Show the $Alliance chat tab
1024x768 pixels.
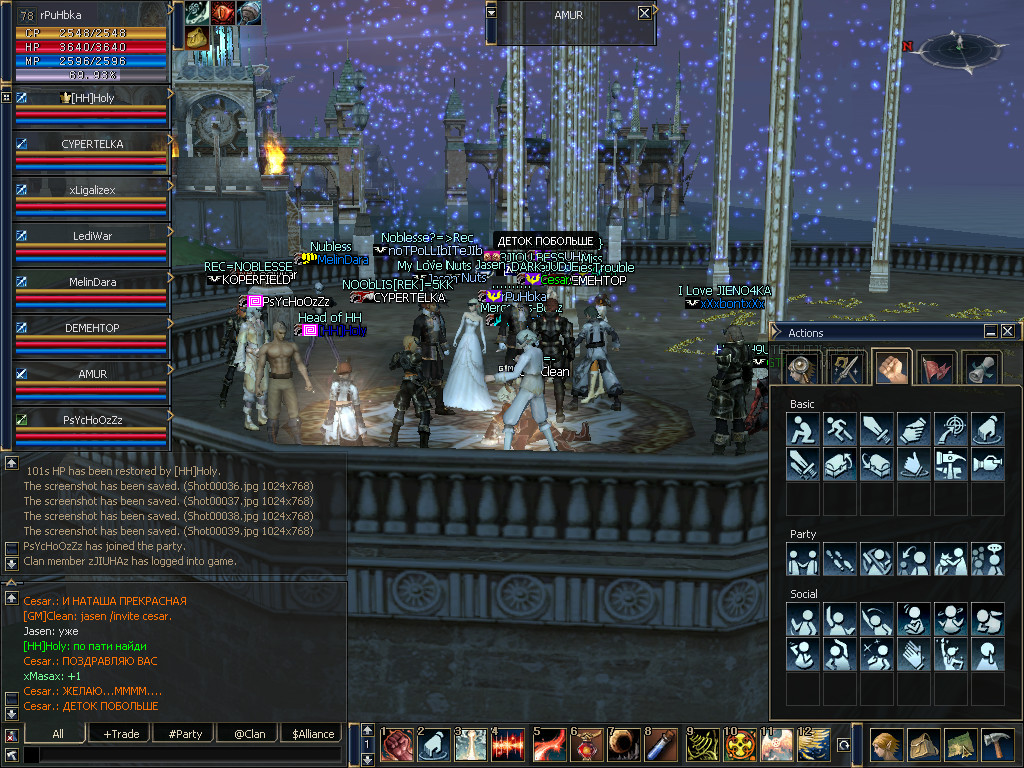click(313, 734)
